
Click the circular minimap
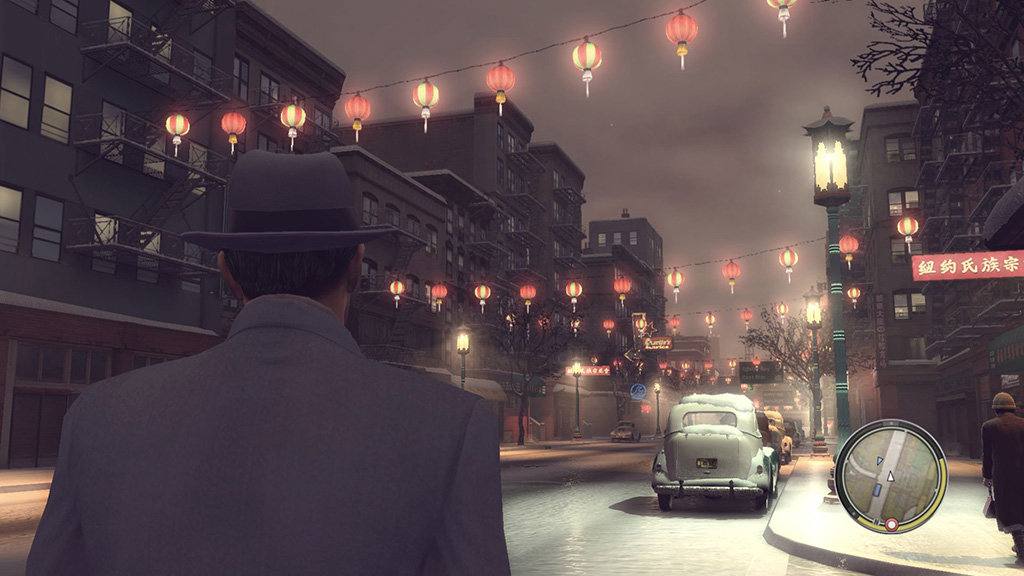pyautogui.click(x=890, y=476)
